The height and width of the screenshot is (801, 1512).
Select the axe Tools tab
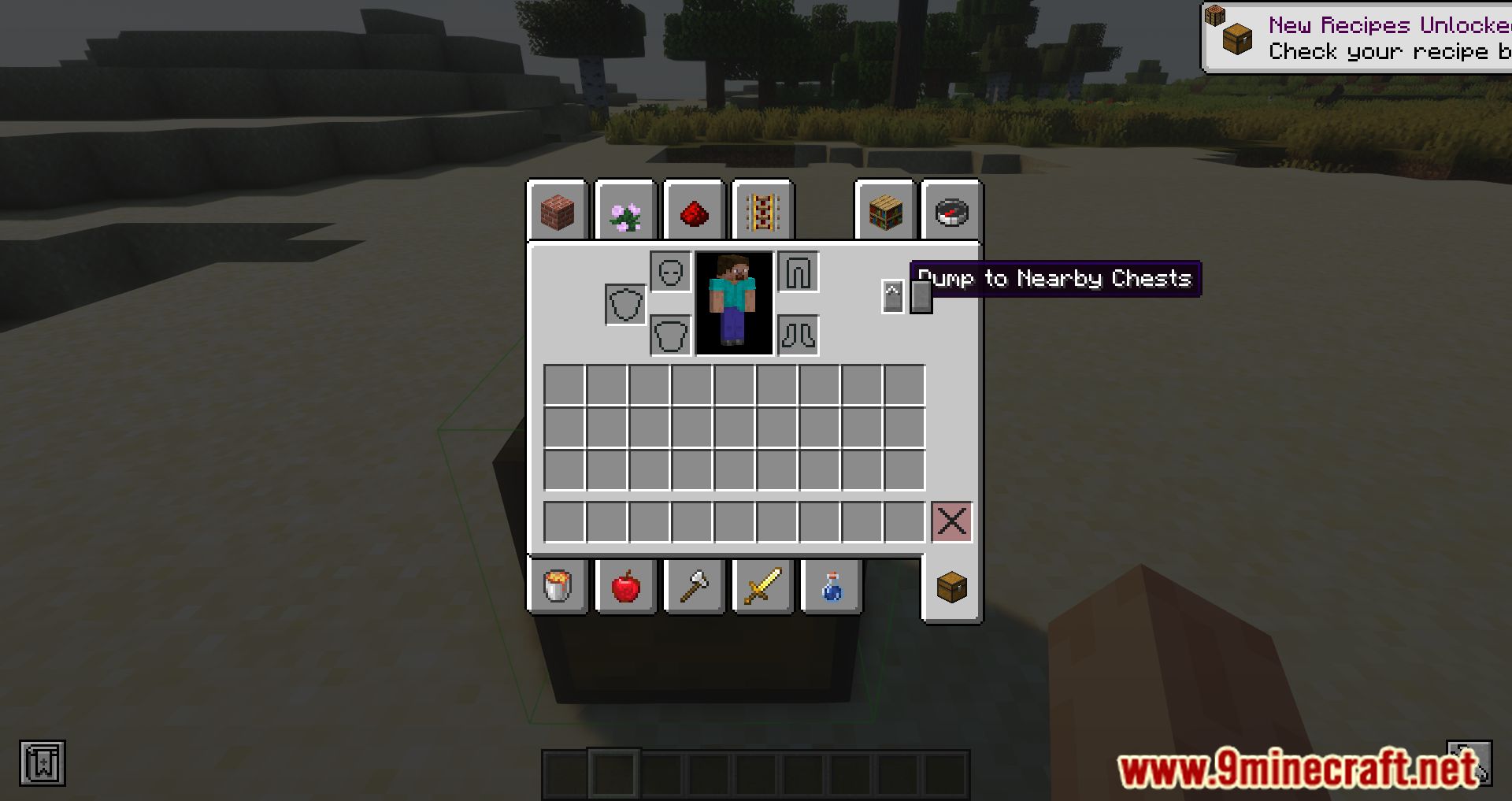tap(694, 586)
